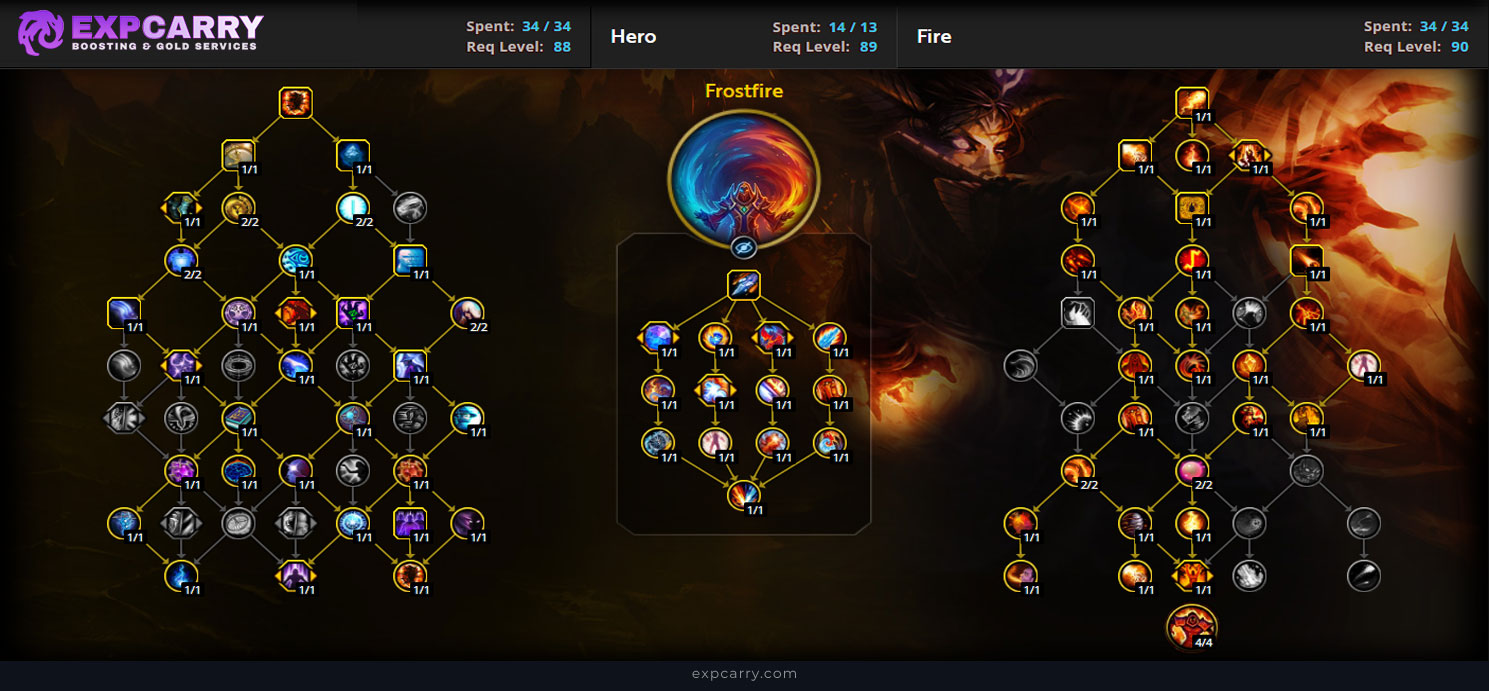
Task: Select the purple three-figures square talent
Action: point(410,522)
